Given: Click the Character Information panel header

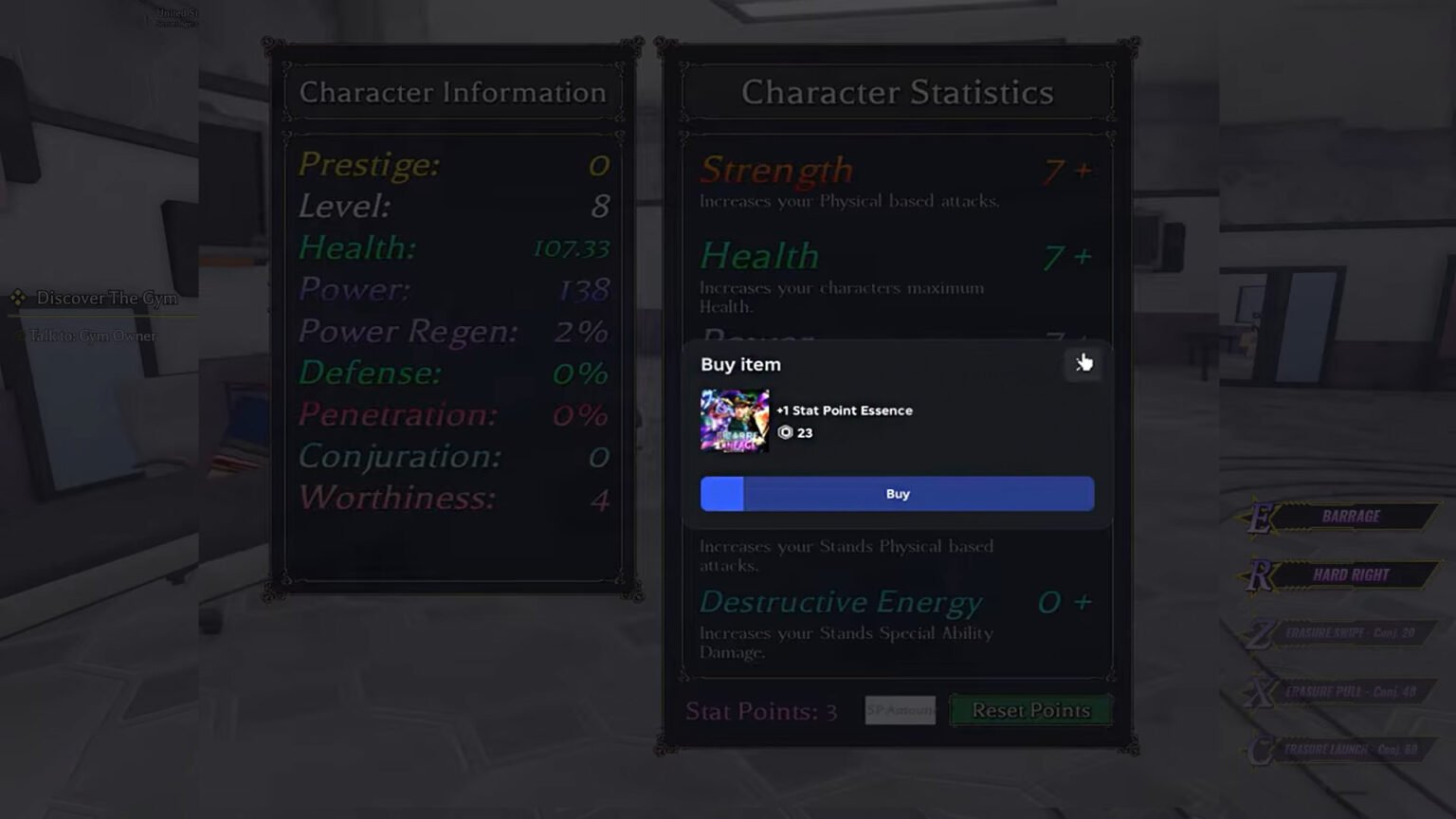Looking at the screenshot, I should (x=452, y=92).
